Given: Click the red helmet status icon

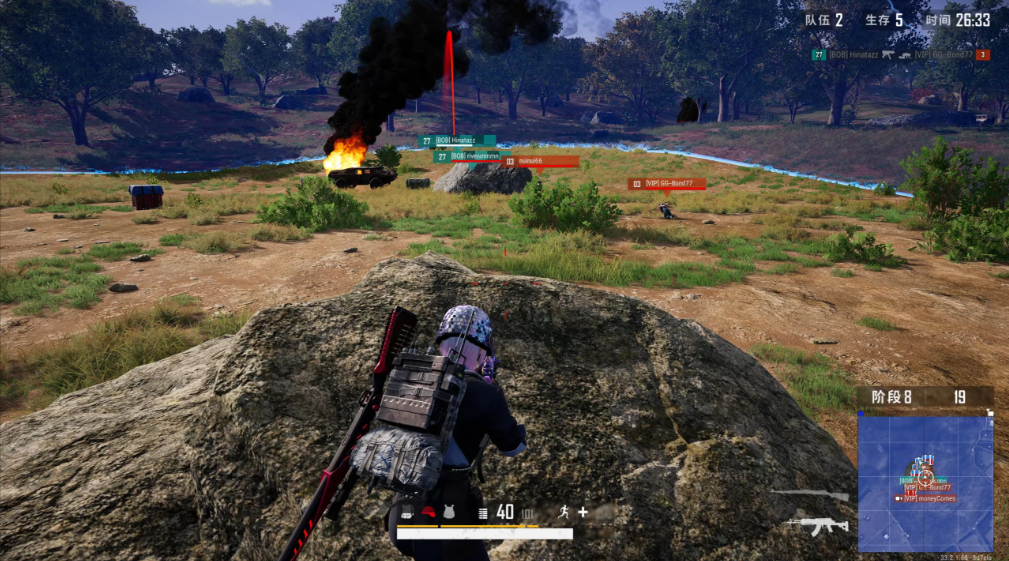Looking at the screenshot, I should tap(428, 513).
